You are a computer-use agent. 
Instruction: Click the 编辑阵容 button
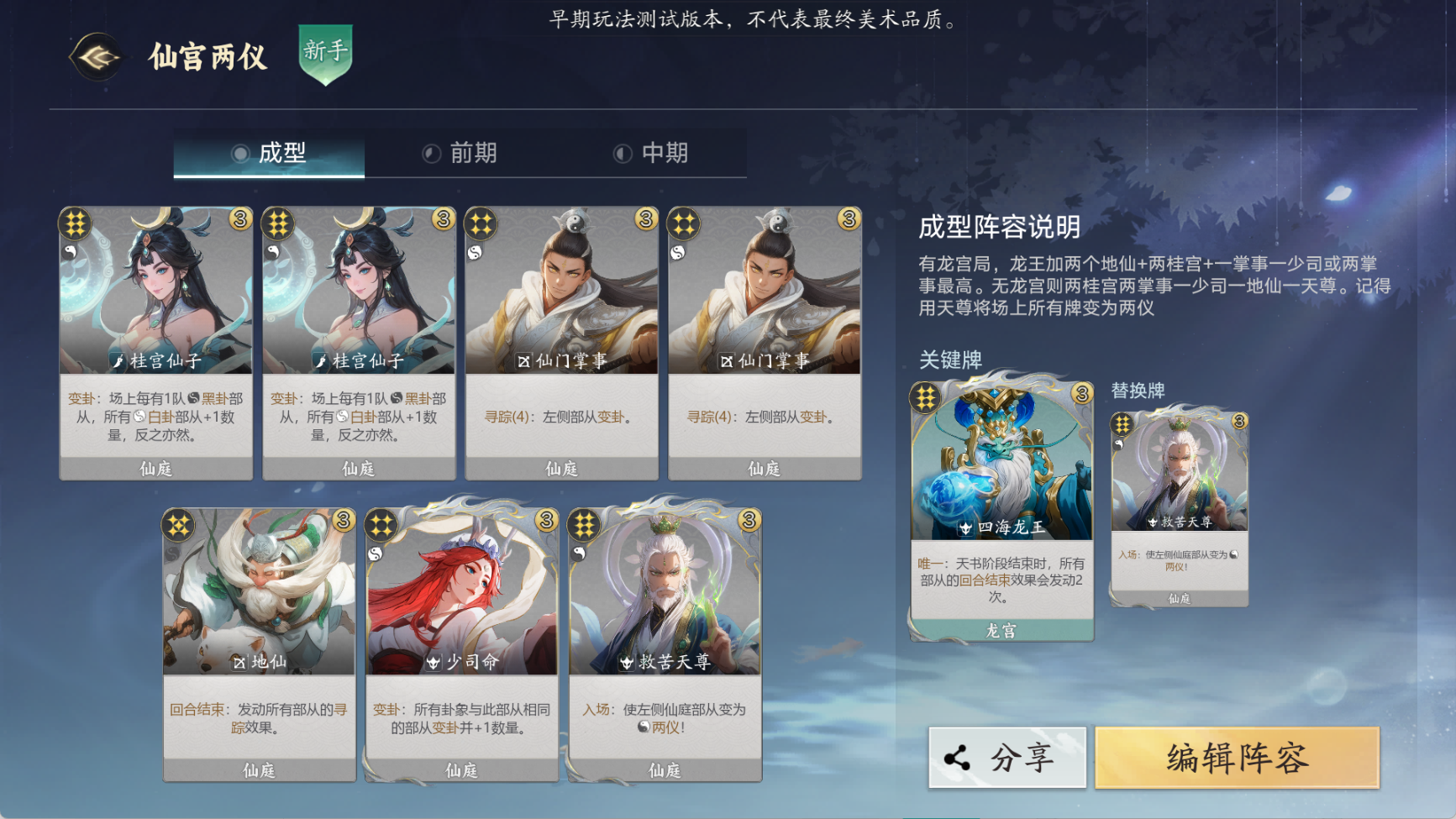coord(1237,756)
